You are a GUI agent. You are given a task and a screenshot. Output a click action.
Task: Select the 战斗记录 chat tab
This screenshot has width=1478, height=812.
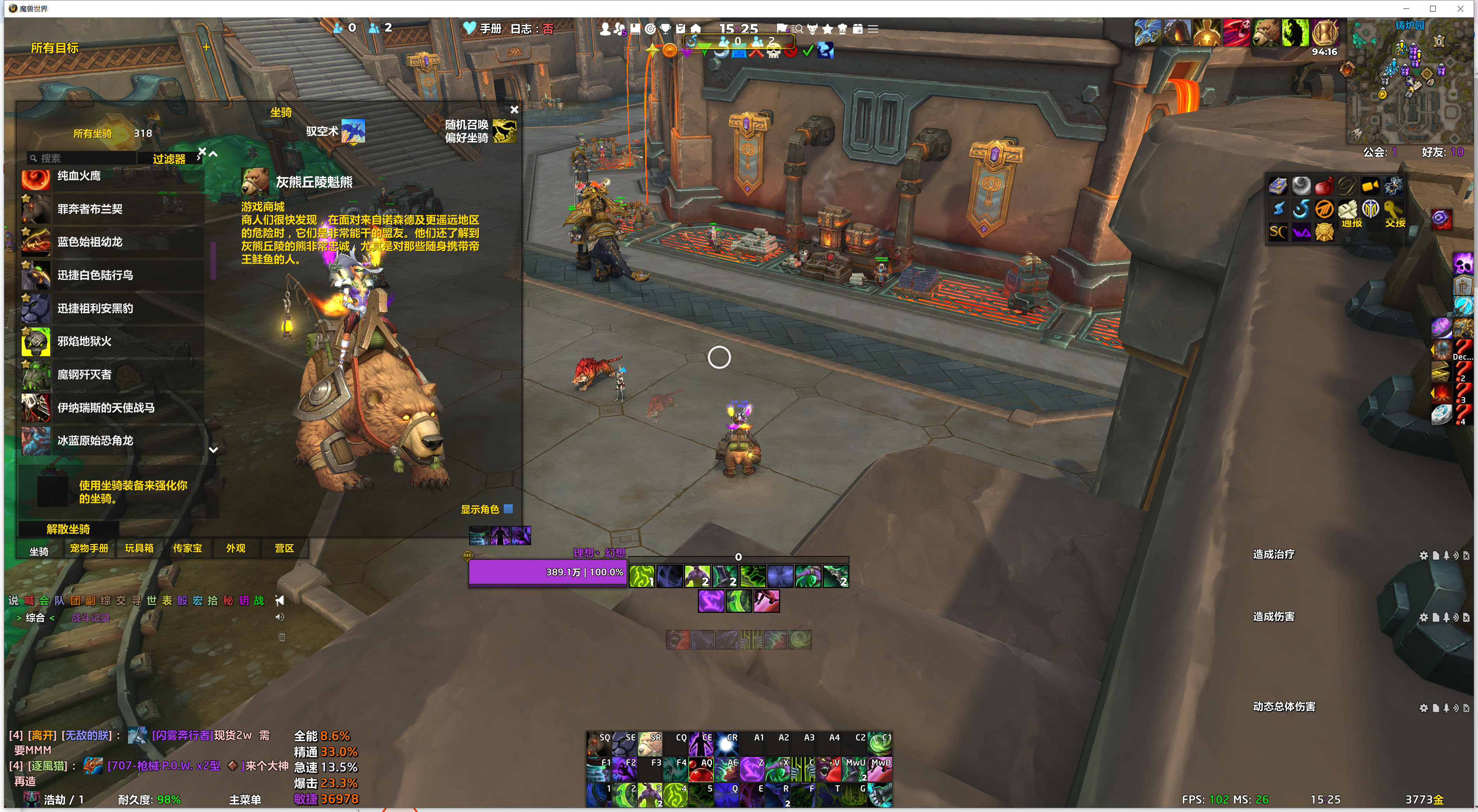(x=91, y=618)
